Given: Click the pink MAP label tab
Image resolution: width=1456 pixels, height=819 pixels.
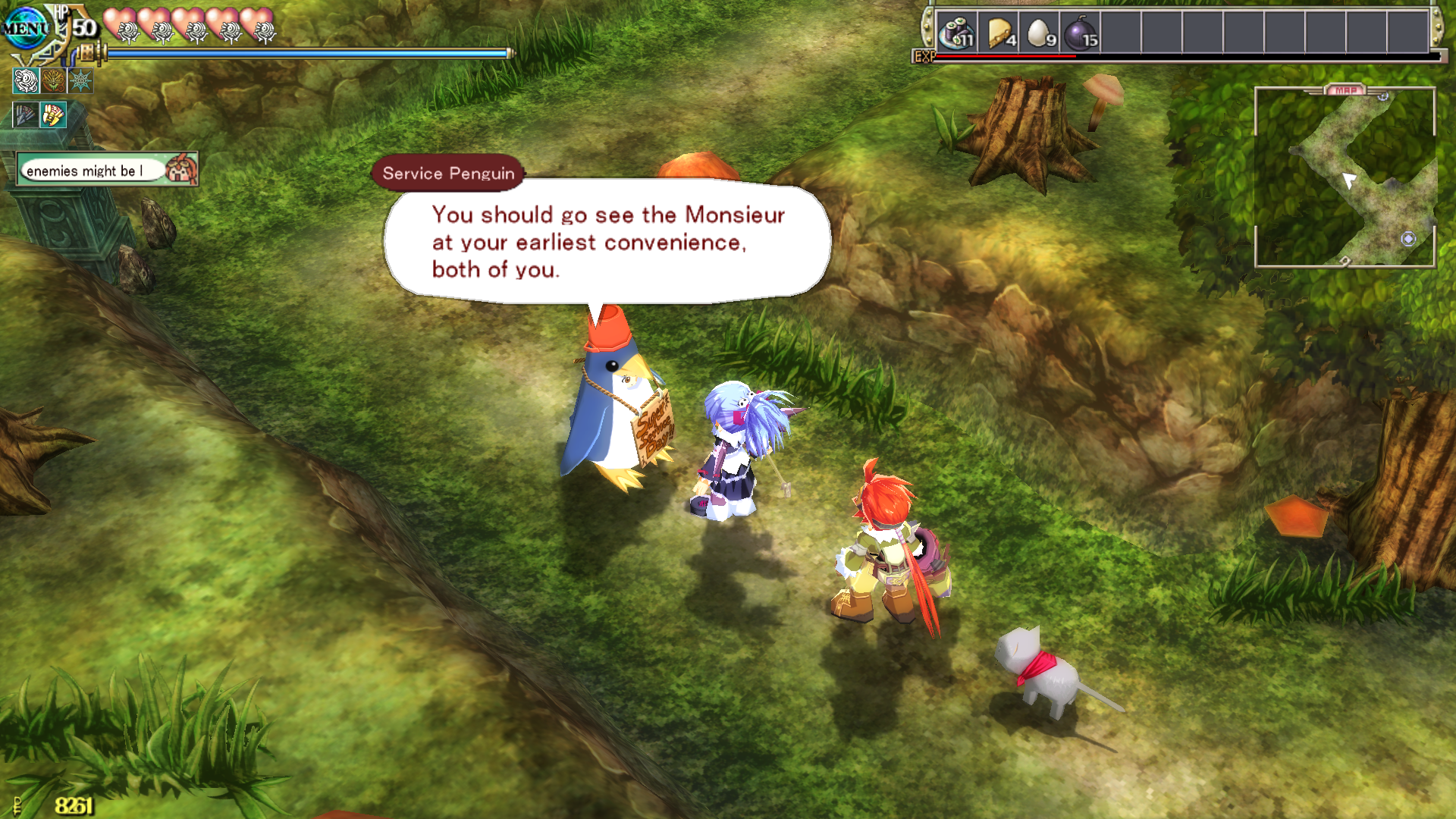Looking at the screenshot, I should [x=1345, y=90].
